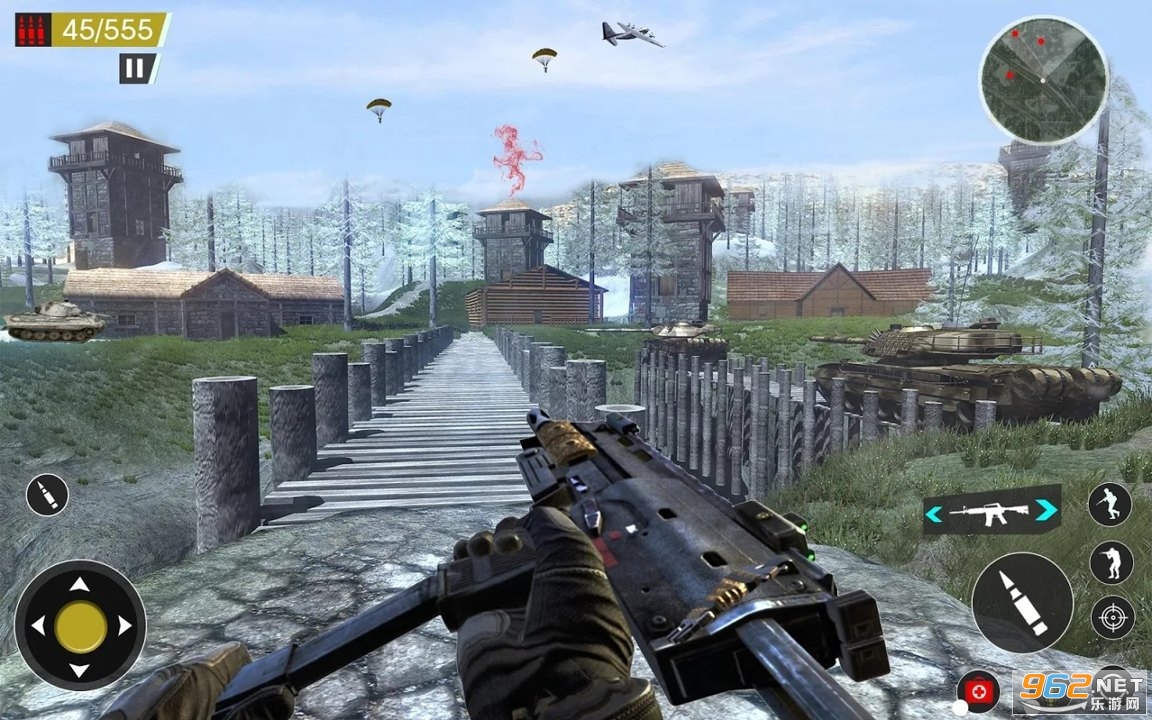Use the red medkit button
Viewport: 1152px width, 720px height.
click(x=976, y=690)
